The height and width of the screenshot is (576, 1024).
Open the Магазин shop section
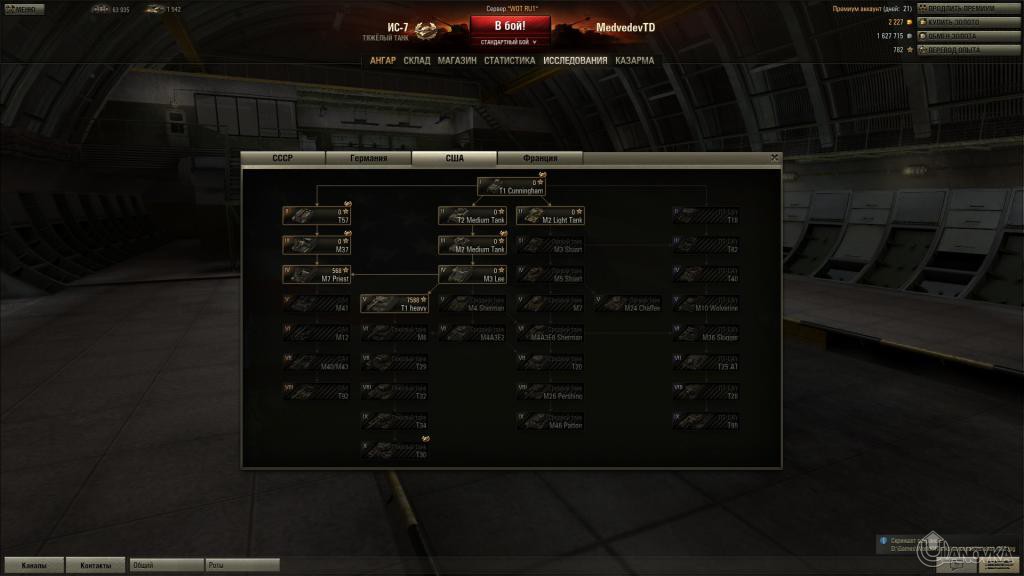point(457,60)
